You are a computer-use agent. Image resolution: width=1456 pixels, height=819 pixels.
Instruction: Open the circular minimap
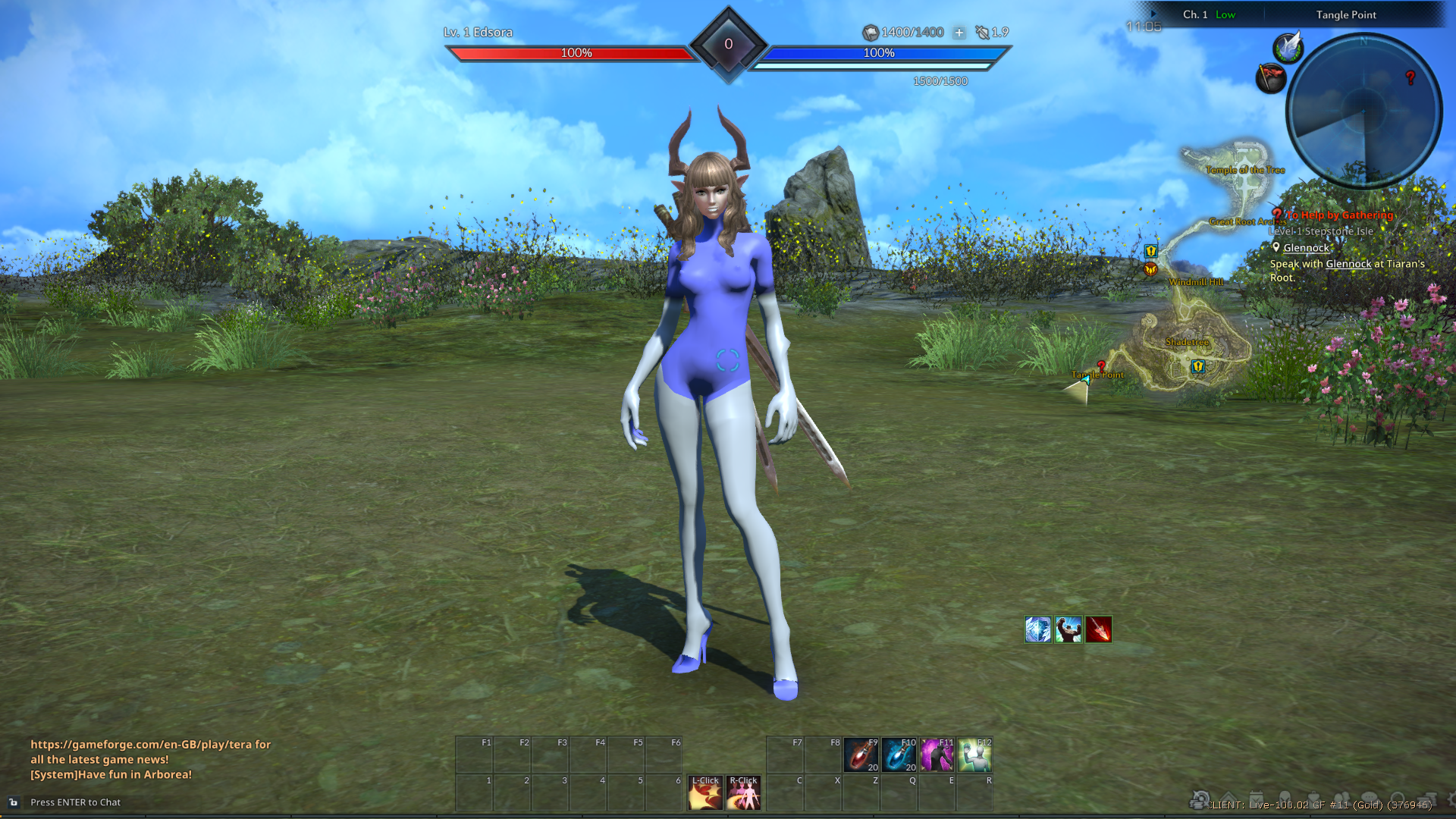pyautogui.click(x=1364, y=111)
